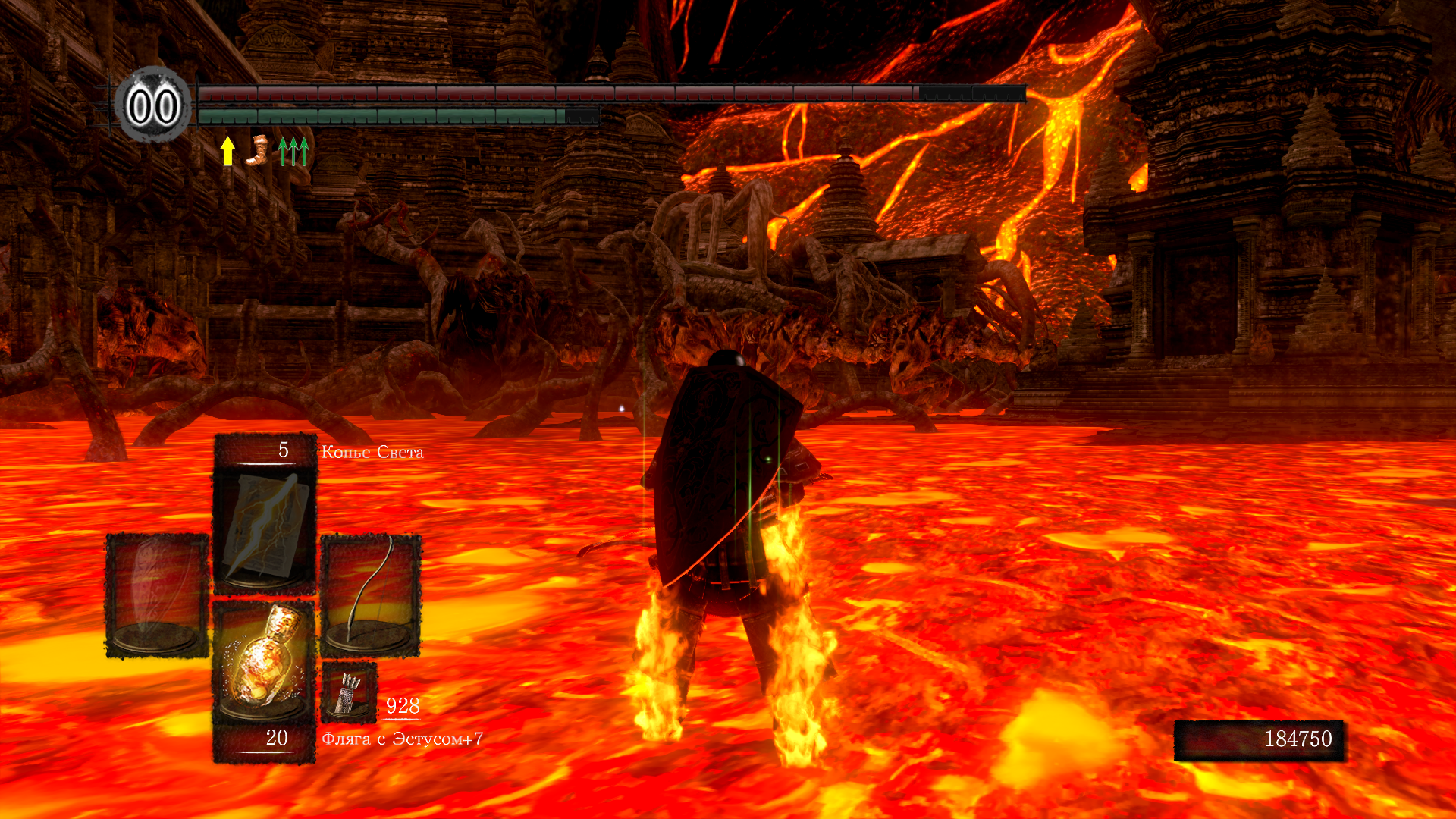Click the boot status effect icon
This screenshot has height=819, width=1456.
click(x=258, y=149)
